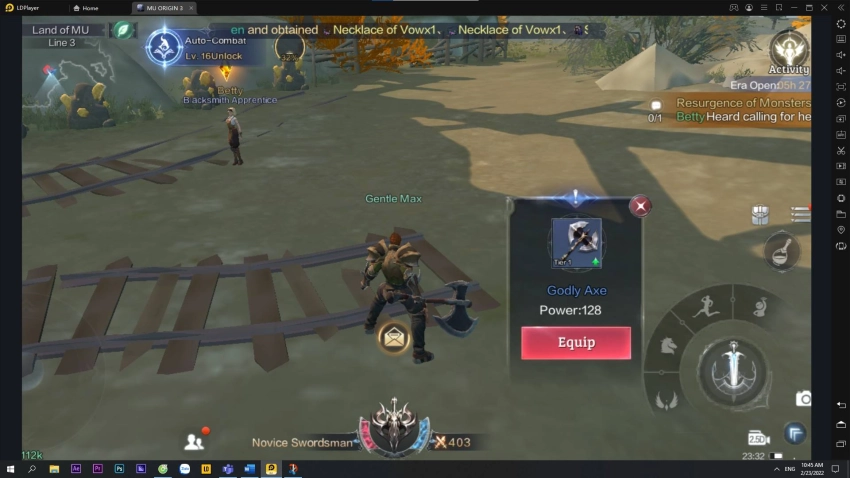The width and height of the screenshot is (850, 478).
Task: Close the Godly Axe equip popup
Action: tap(640, 206)
